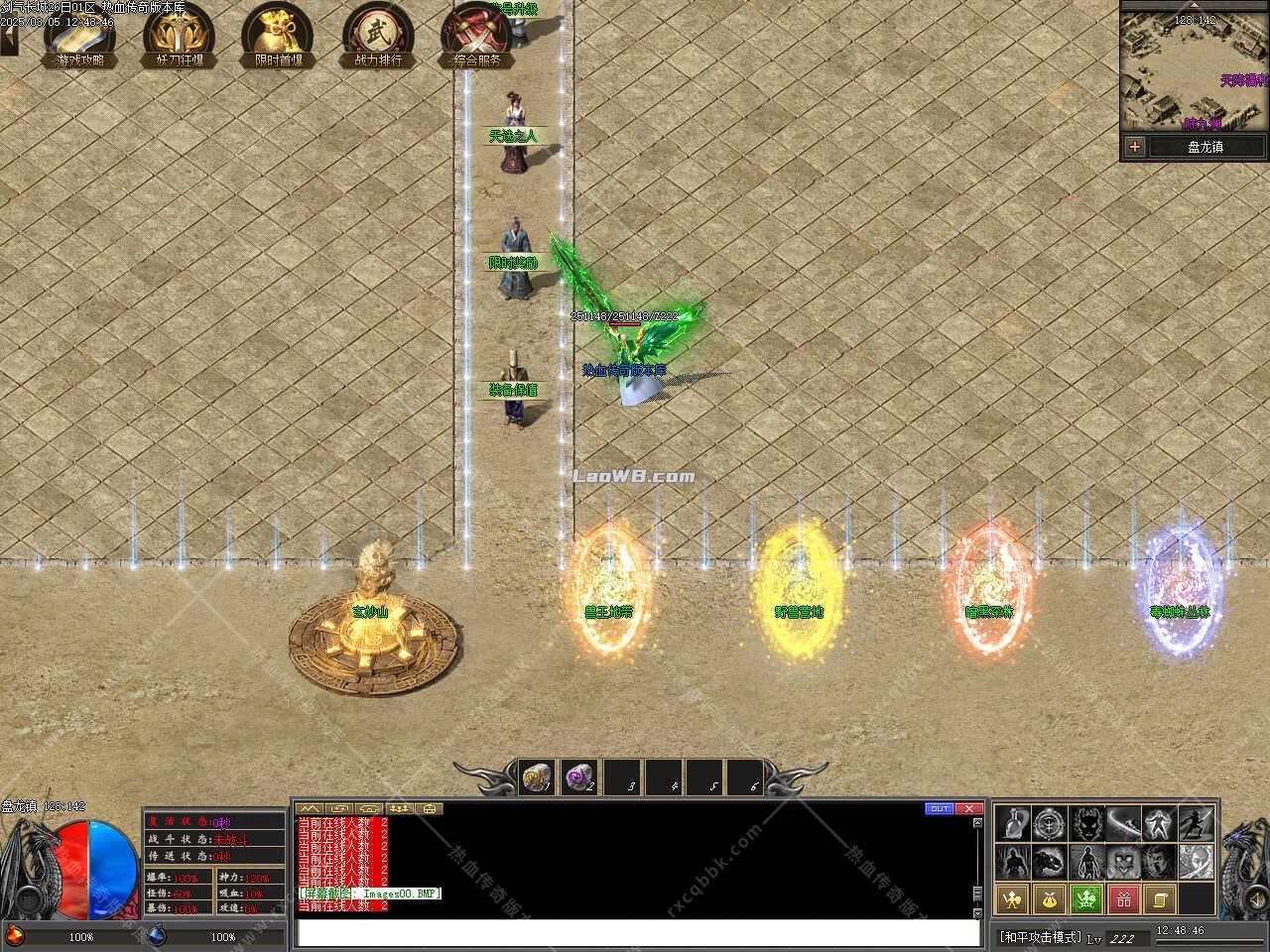Click the green group button
Screen dimensions: 1270x952
pos(1087,899)
